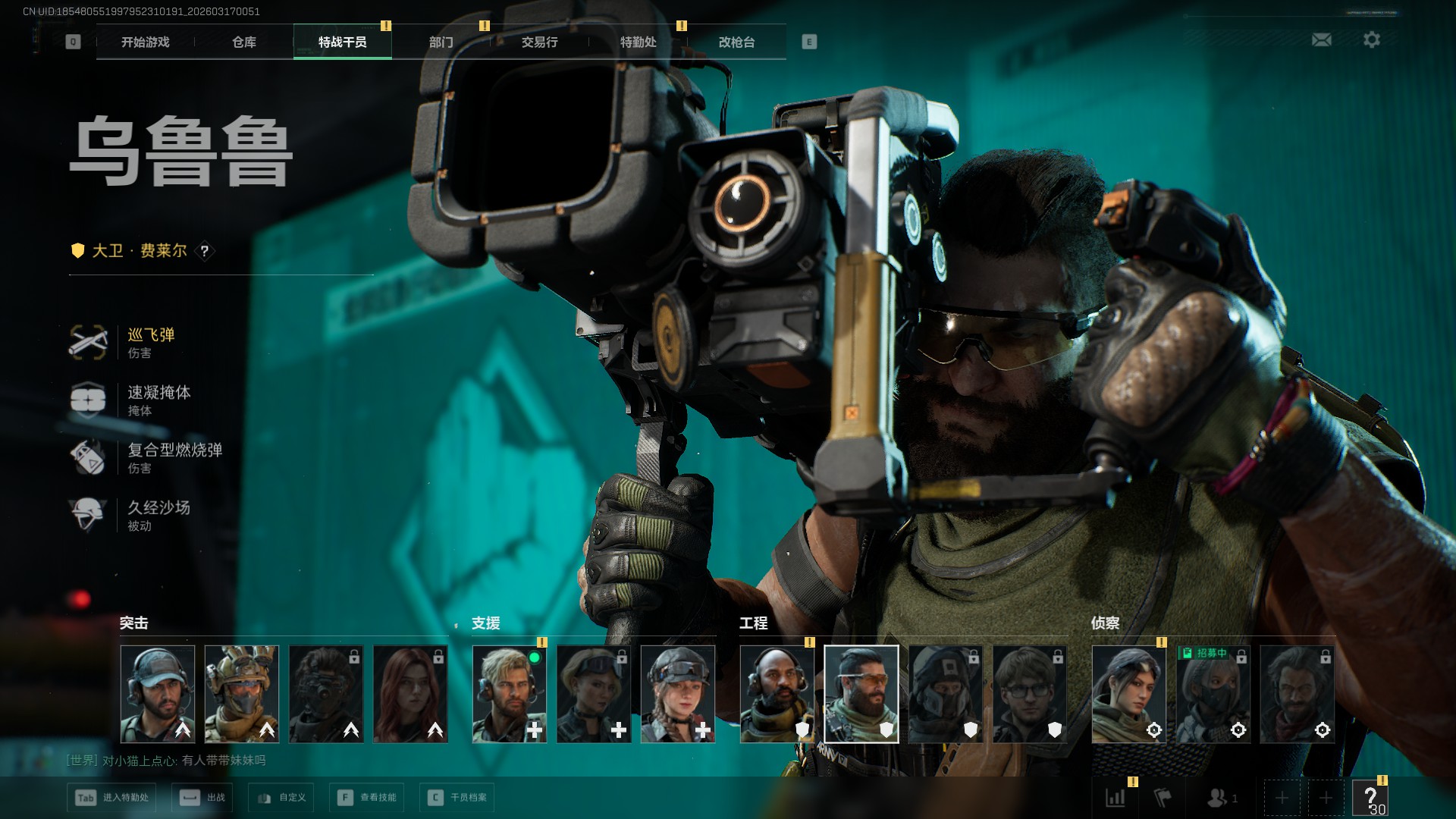This screenshot has width=1456, height=819.
Task: Select the 特勤处 tab
Action: [x=638, y=42]
